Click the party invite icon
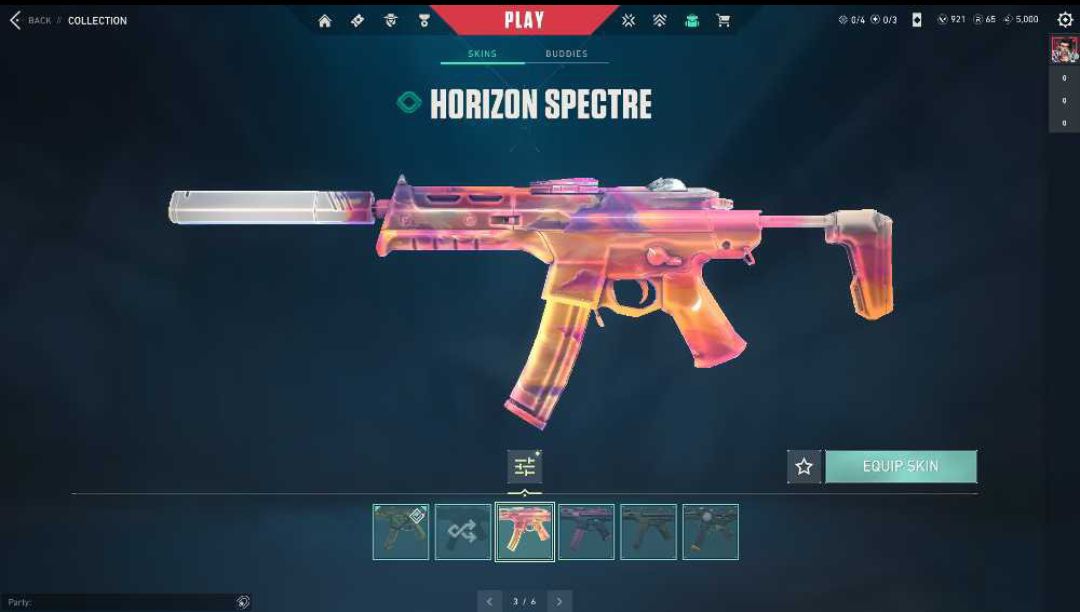Screen dimensions: 1080x612 point(242,602)
